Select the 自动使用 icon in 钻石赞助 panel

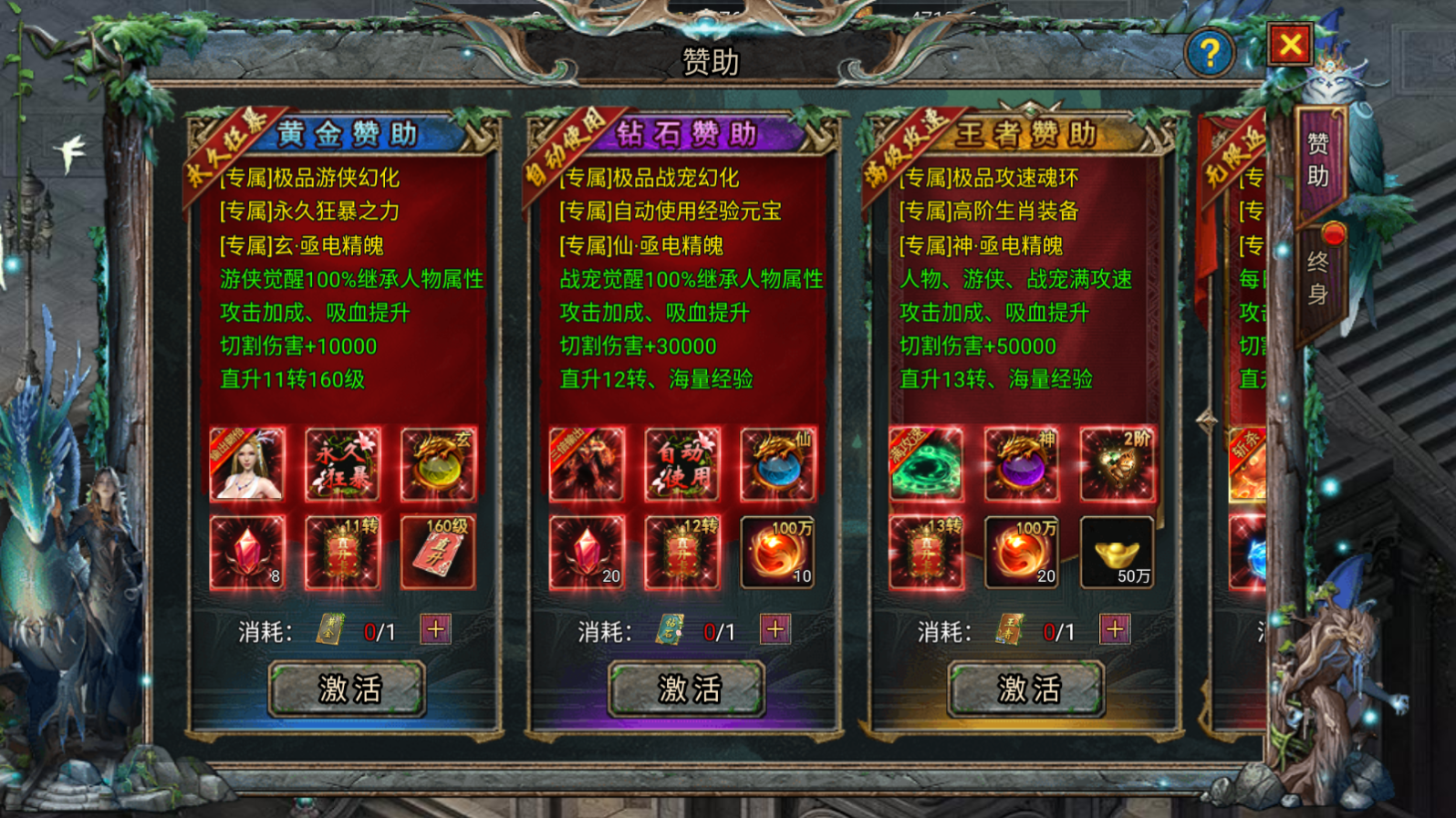click(682, 465)
